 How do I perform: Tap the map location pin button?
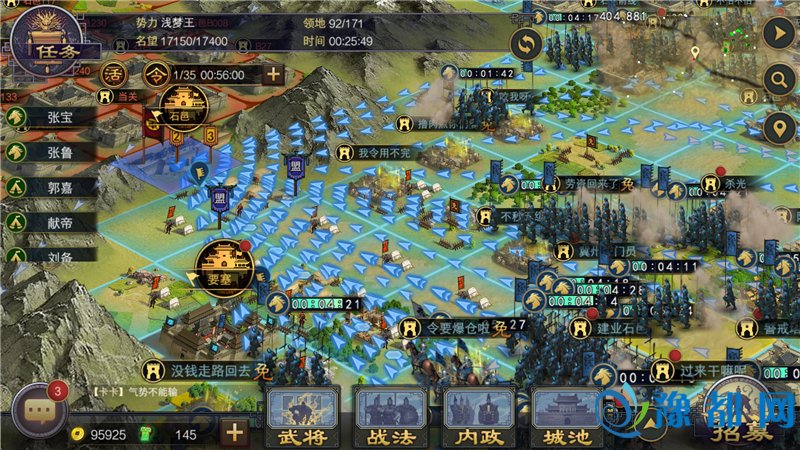778,129
